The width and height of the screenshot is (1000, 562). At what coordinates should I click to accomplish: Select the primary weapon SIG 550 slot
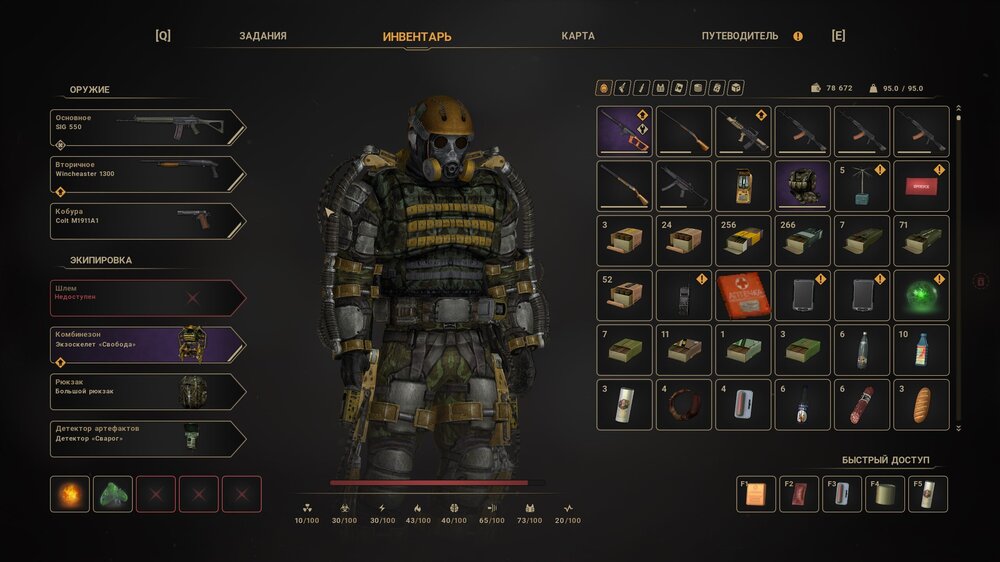pyautogui.click(x=148, y=127)
